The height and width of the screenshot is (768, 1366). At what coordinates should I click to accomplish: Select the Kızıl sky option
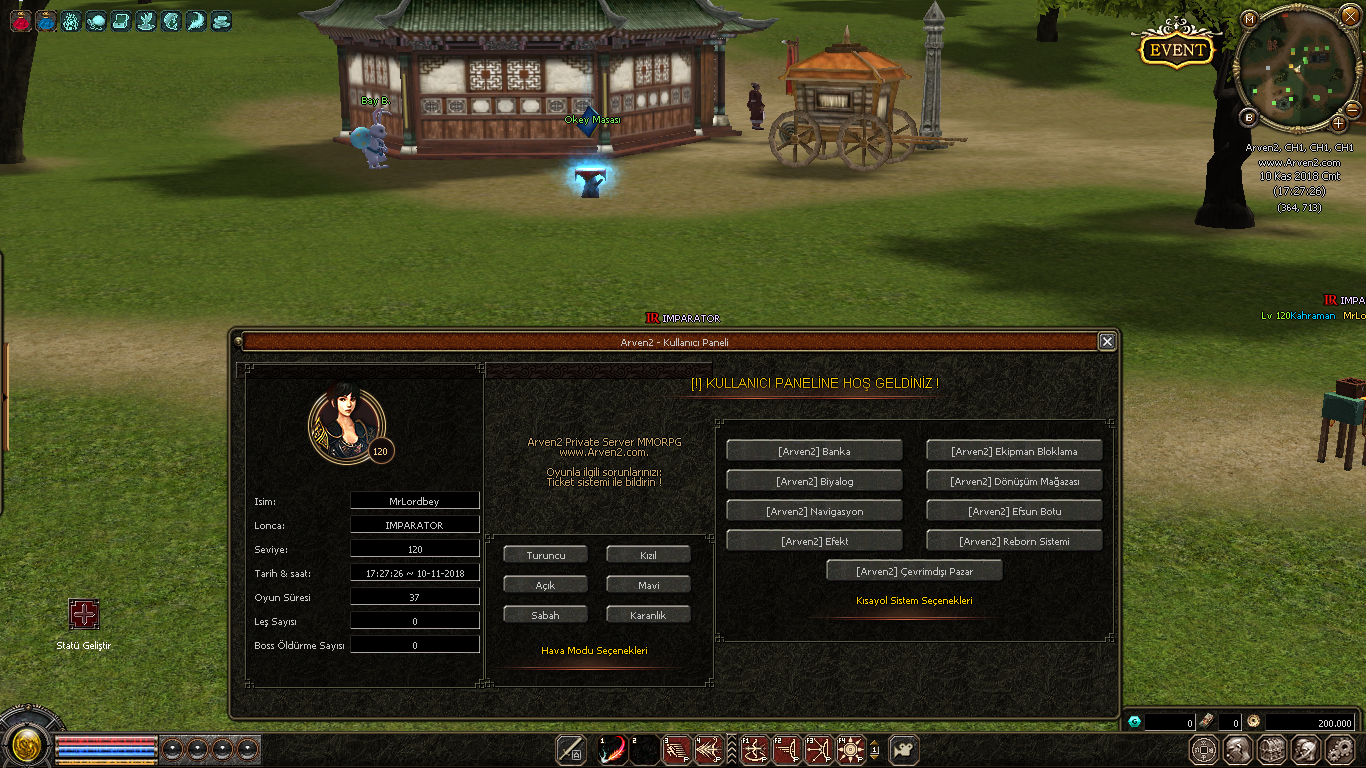pyautogui.click(x=648, y=555)
